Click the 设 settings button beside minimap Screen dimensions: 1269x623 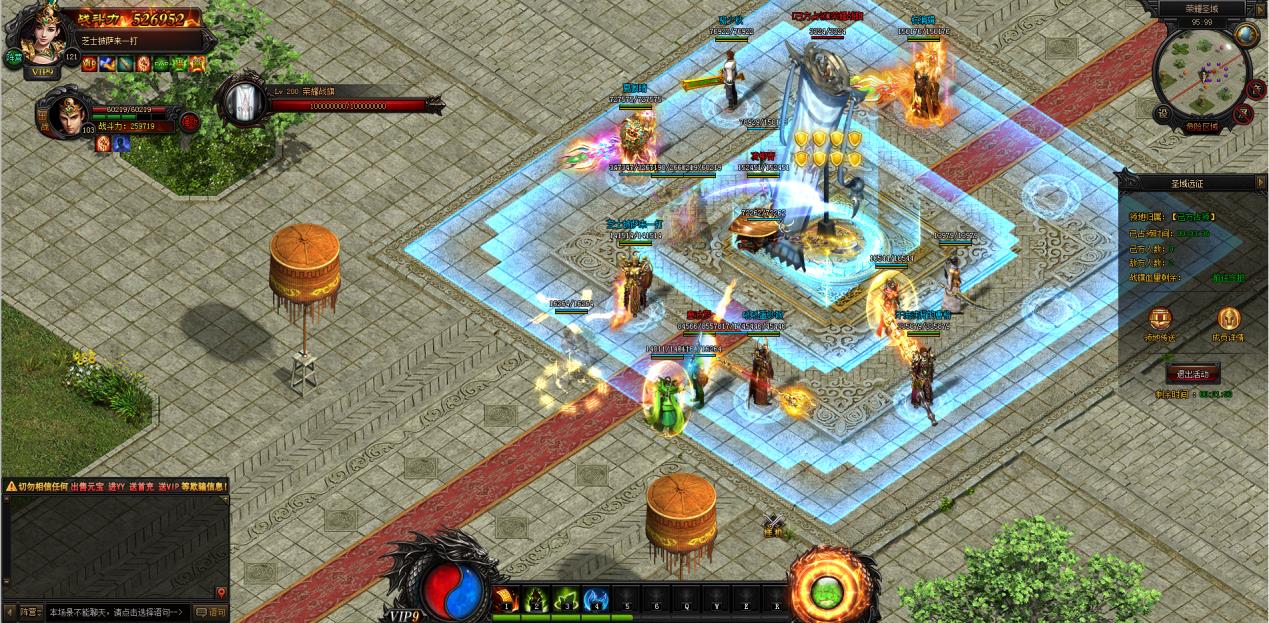coord(1163,113)
